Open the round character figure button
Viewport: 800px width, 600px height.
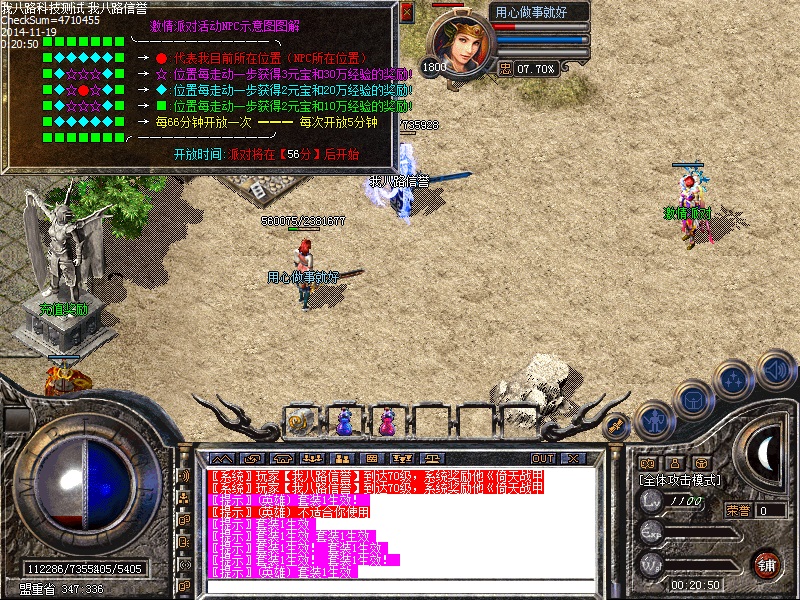point(655,421)
